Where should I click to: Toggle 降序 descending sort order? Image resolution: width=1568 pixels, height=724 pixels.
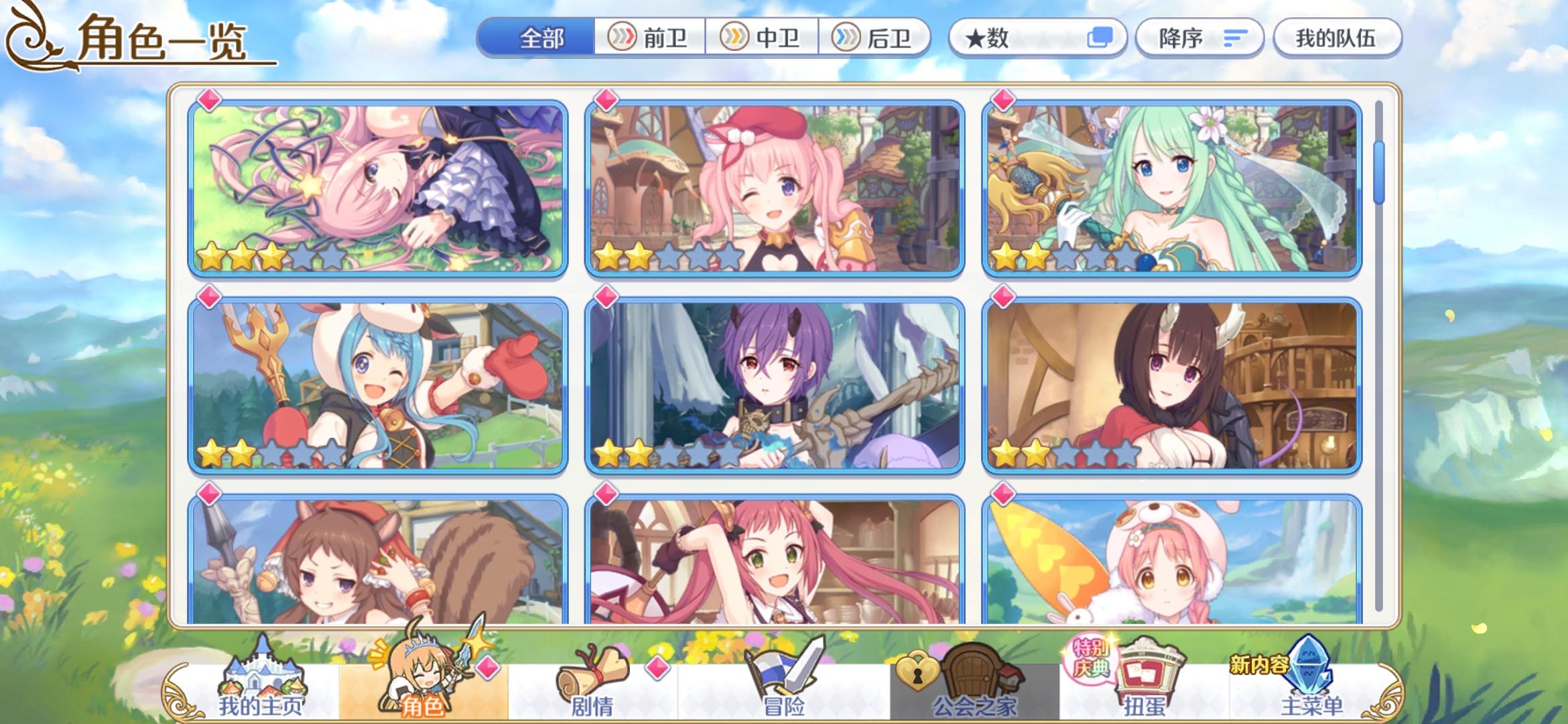tap(1199, 38)
